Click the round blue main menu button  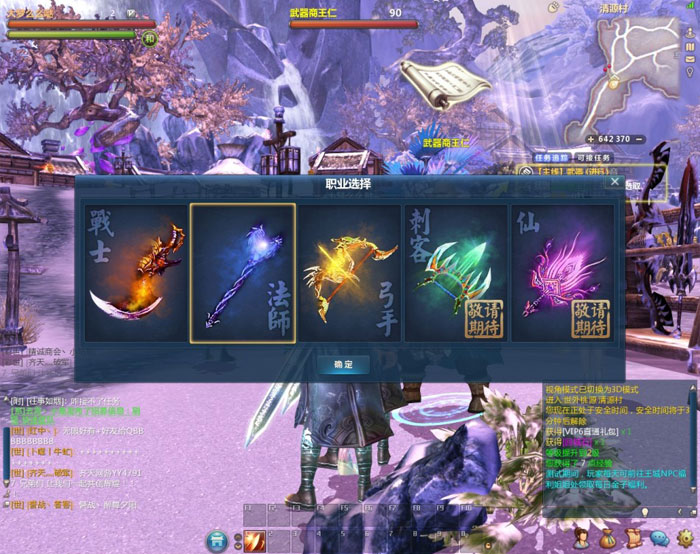[x=218, y=541]
